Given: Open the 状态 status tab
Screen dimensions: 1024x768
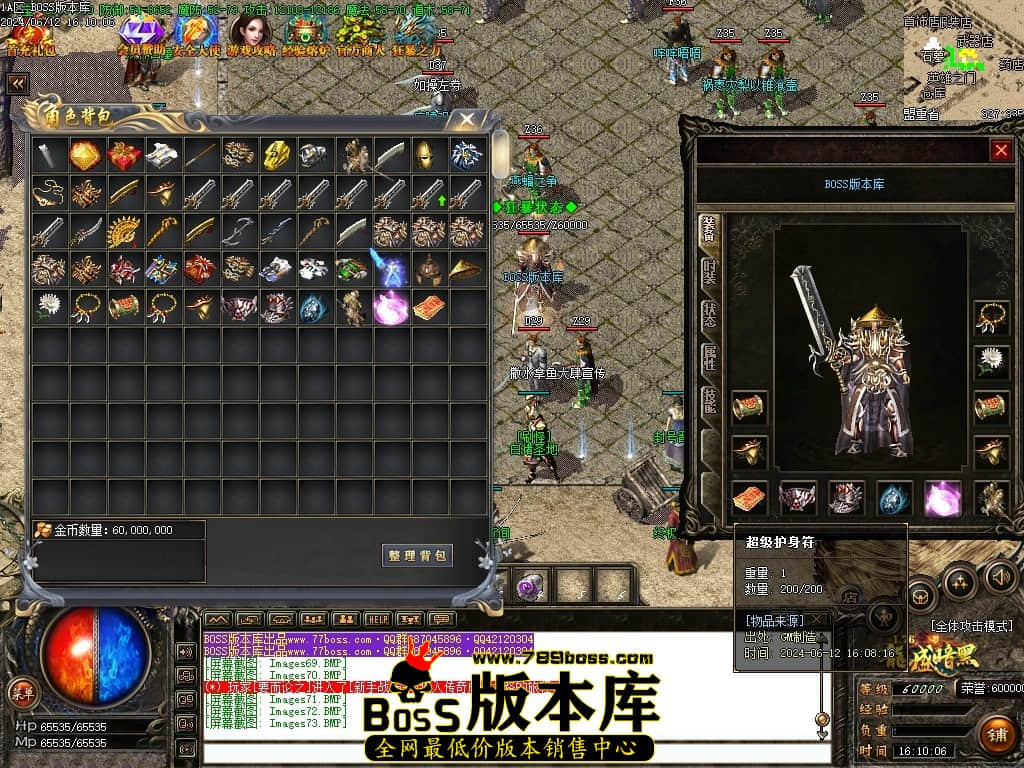Looking at the screenshot, I should coord(709,315).
